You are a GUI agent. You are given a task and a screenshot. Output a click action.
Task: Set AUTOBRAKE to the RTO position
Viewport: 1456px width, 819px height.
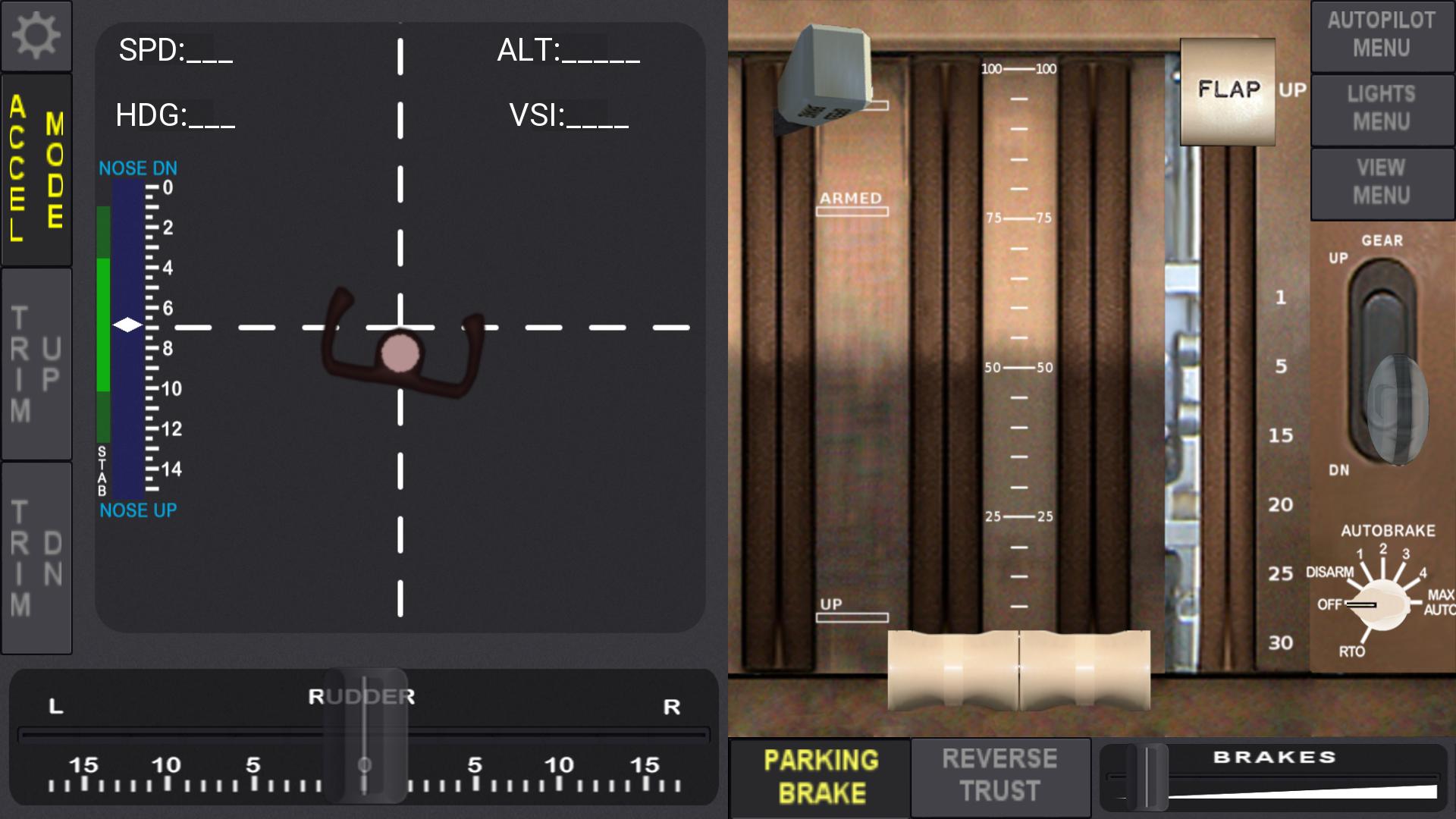(x=1354, y=648)
